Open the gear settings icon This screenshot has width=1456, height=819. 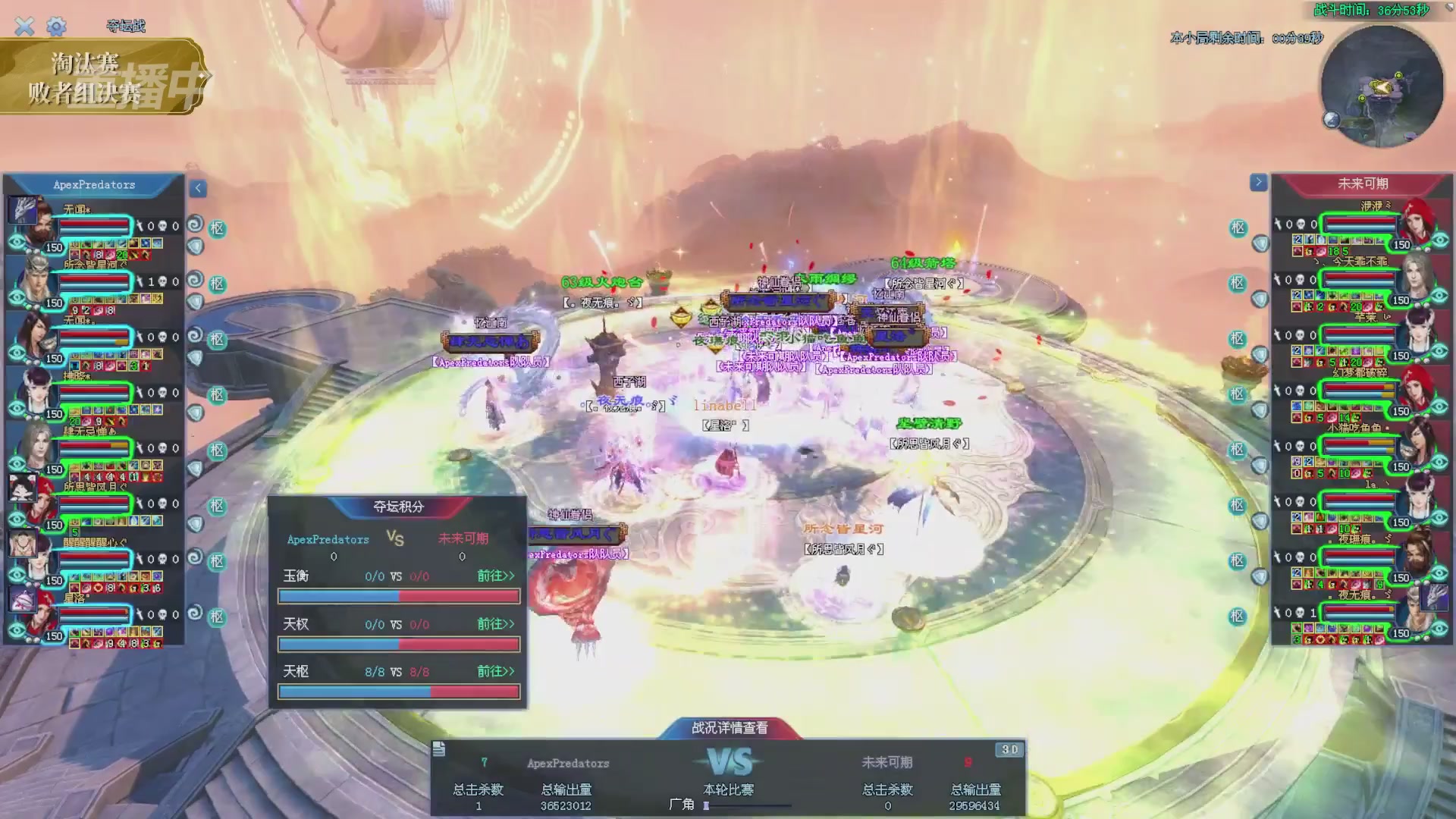[x=56, y=27]
